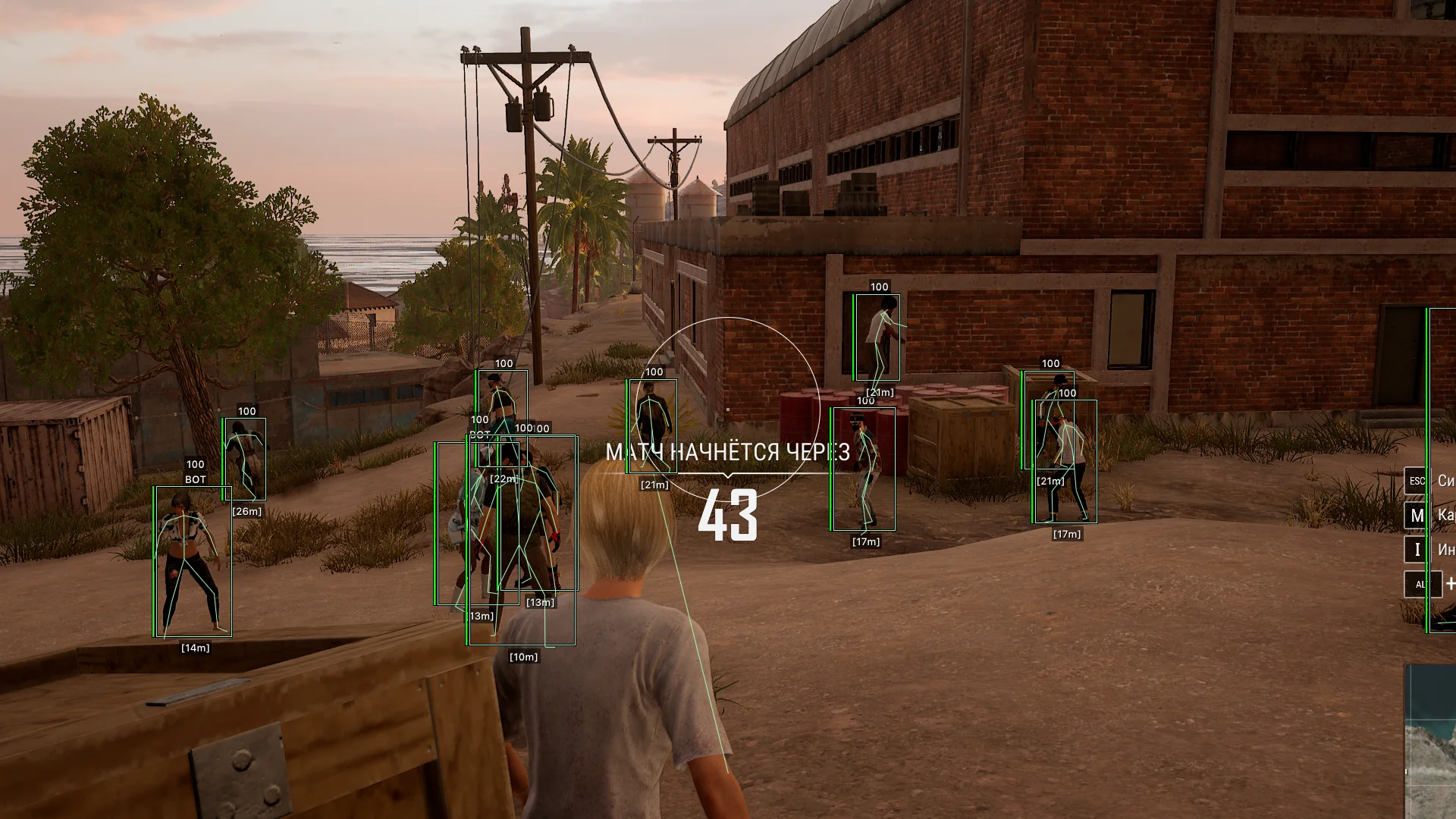
Task: Click the [10m] distance tag under the group box
Action: 525,657
